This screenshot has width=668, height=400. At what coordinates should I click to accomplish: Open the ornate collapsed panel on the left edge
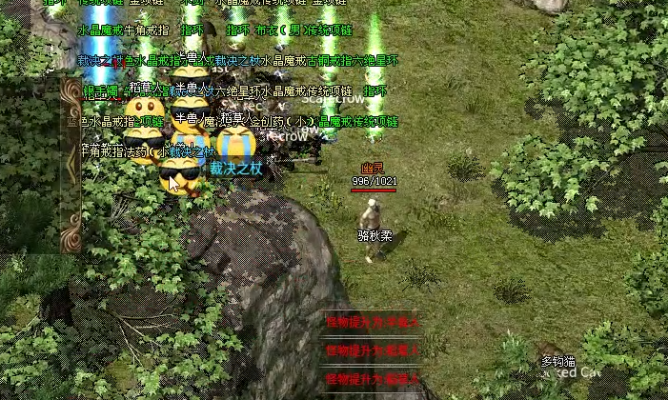tap(71, 165)
